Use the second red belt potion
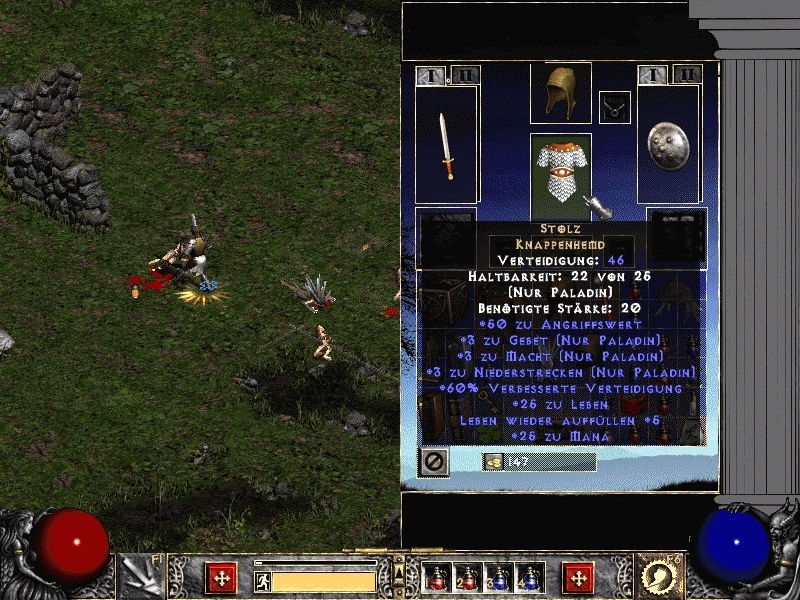Image resolution: width=800 pixels, height=600 pixels. 467,578
